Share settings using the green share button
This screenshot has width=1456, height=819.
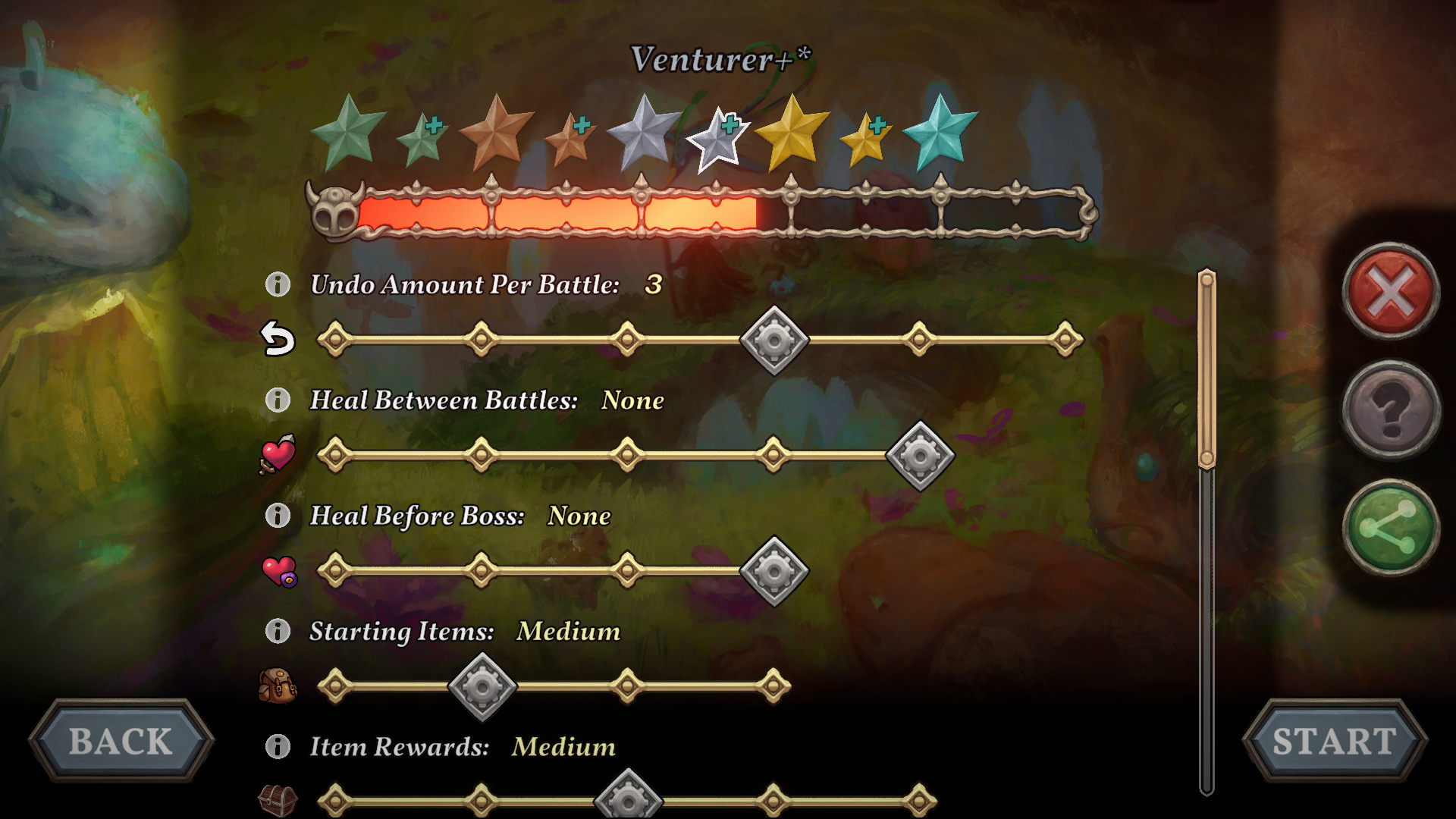point(1391,528)
